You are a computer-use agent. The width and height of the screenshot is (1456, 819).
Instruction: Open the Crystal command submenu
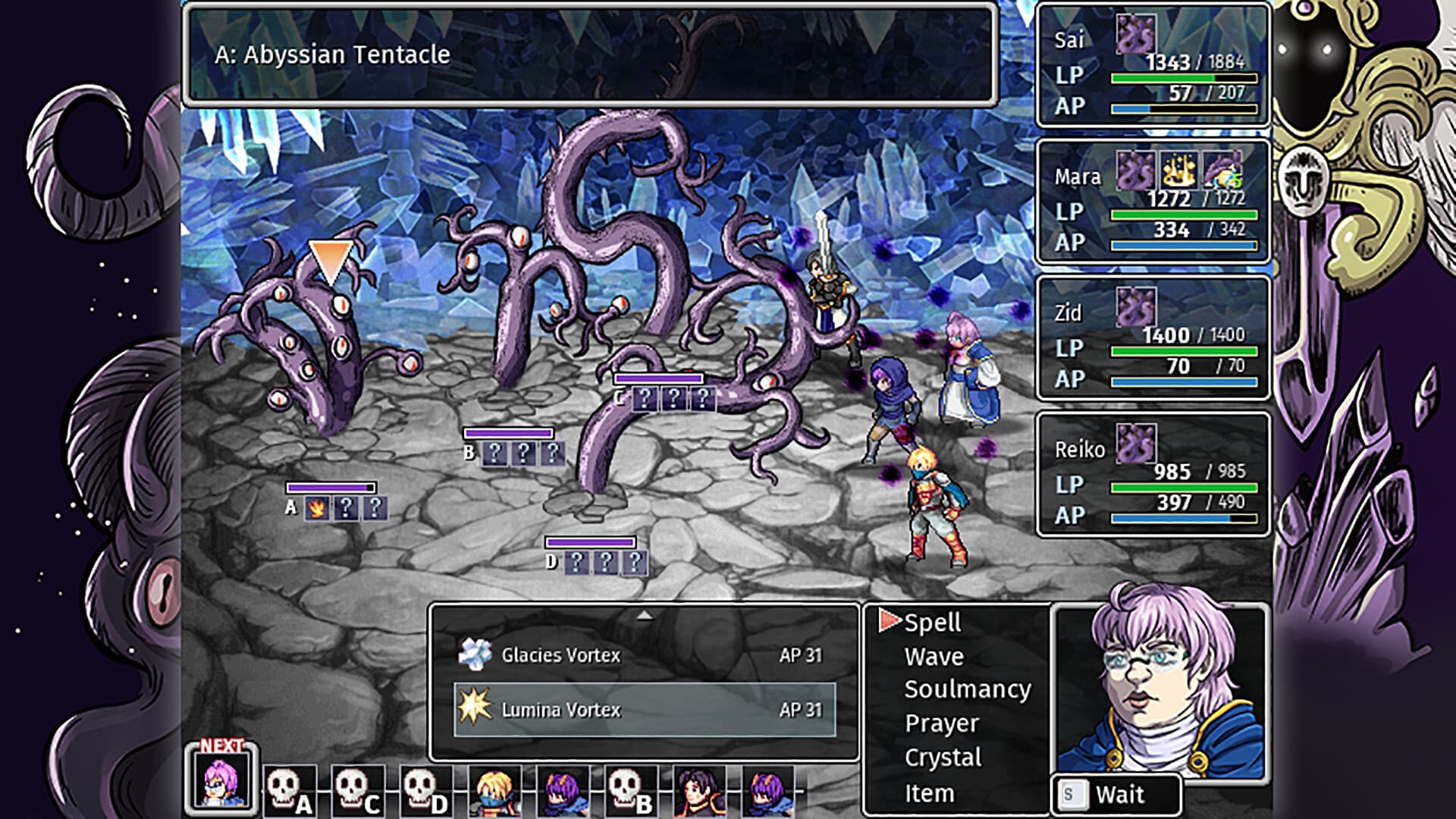pyautogui.click(x=943, y=756)
